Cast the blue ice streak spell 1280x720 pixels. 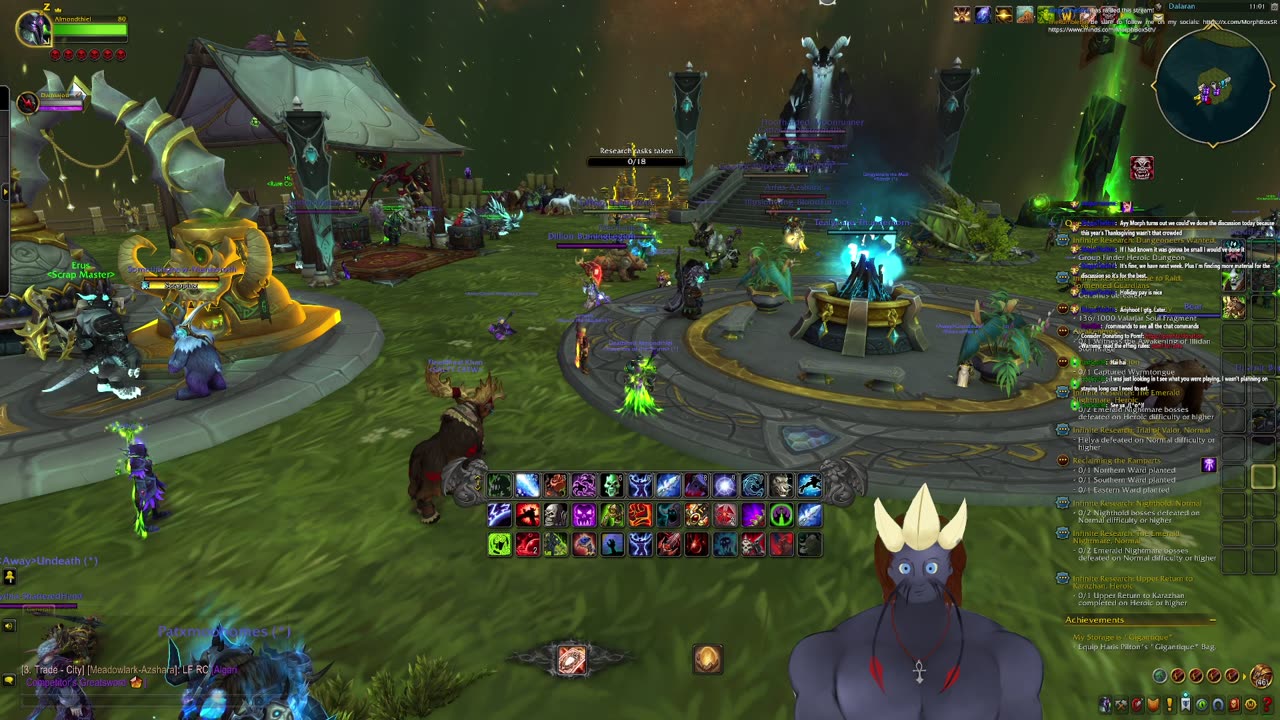coord(527,486)
